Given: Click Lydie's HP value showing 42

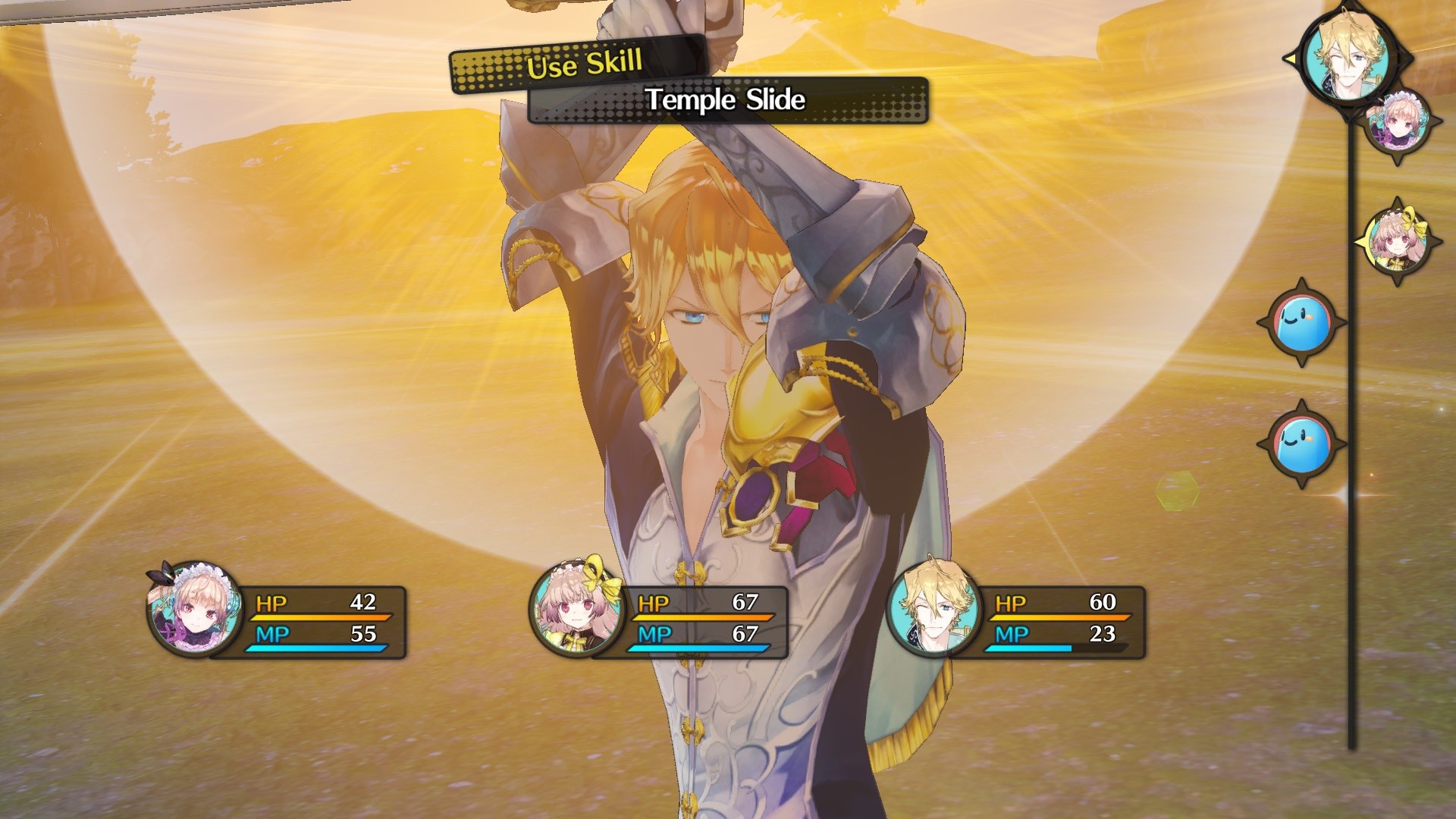Looking at the screenshot, I should coord(364,604).
